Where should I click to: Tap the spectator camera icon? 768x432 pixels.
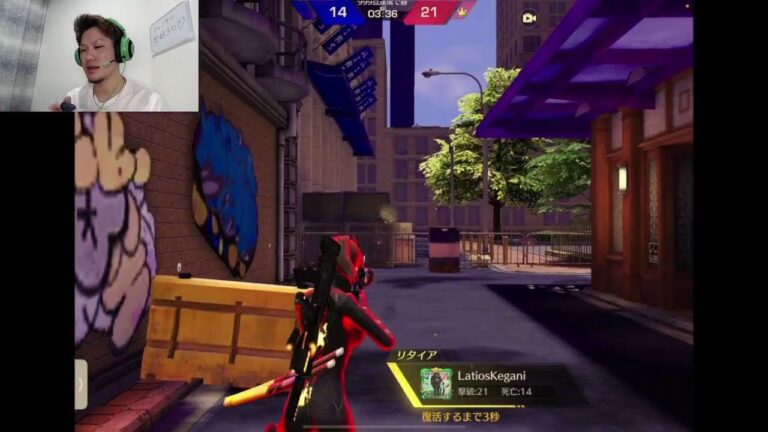tap(529, 17)
